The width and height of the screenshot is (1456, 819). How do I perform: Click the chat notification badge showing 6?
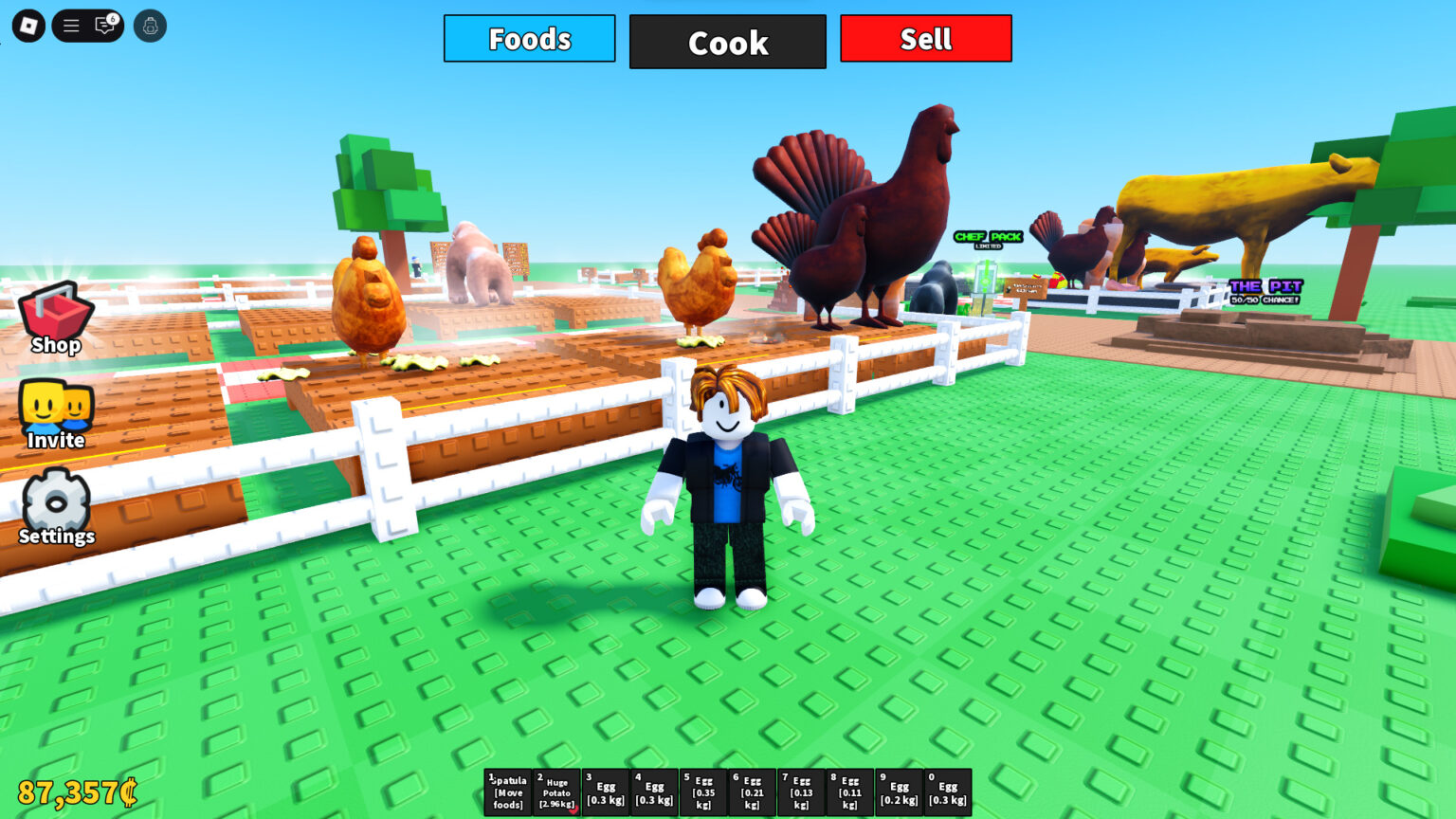[115, 17]
